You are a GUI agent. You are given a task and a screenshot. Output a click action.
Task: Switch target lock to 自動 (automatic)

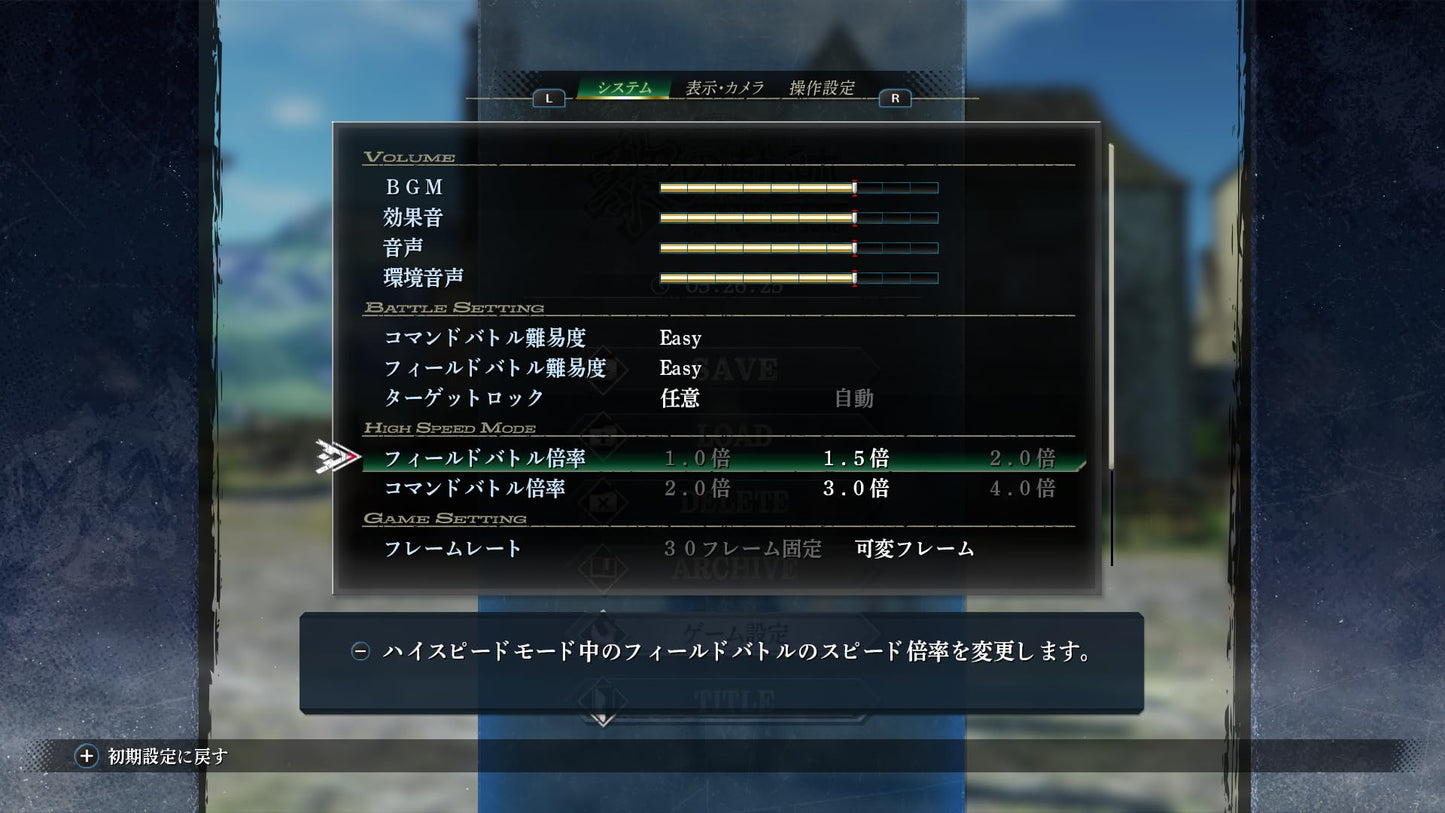pos(852,398)
